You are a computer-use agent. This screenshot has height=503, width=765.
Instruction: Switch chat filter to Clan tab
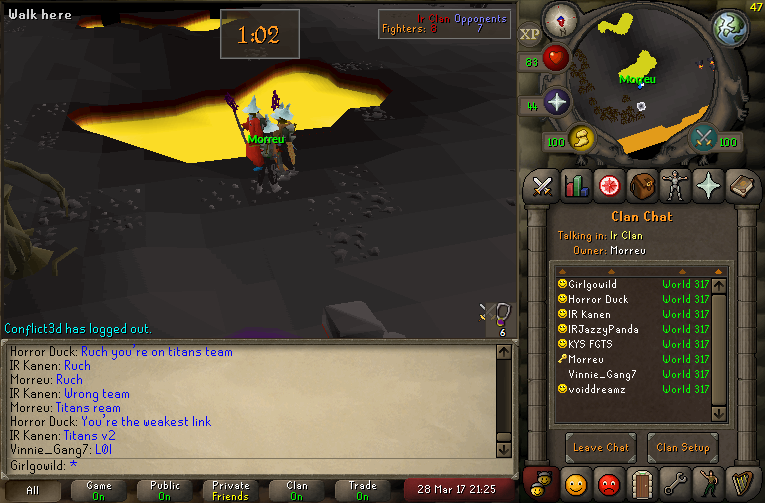pyautogui.click(x=297, y=490)
